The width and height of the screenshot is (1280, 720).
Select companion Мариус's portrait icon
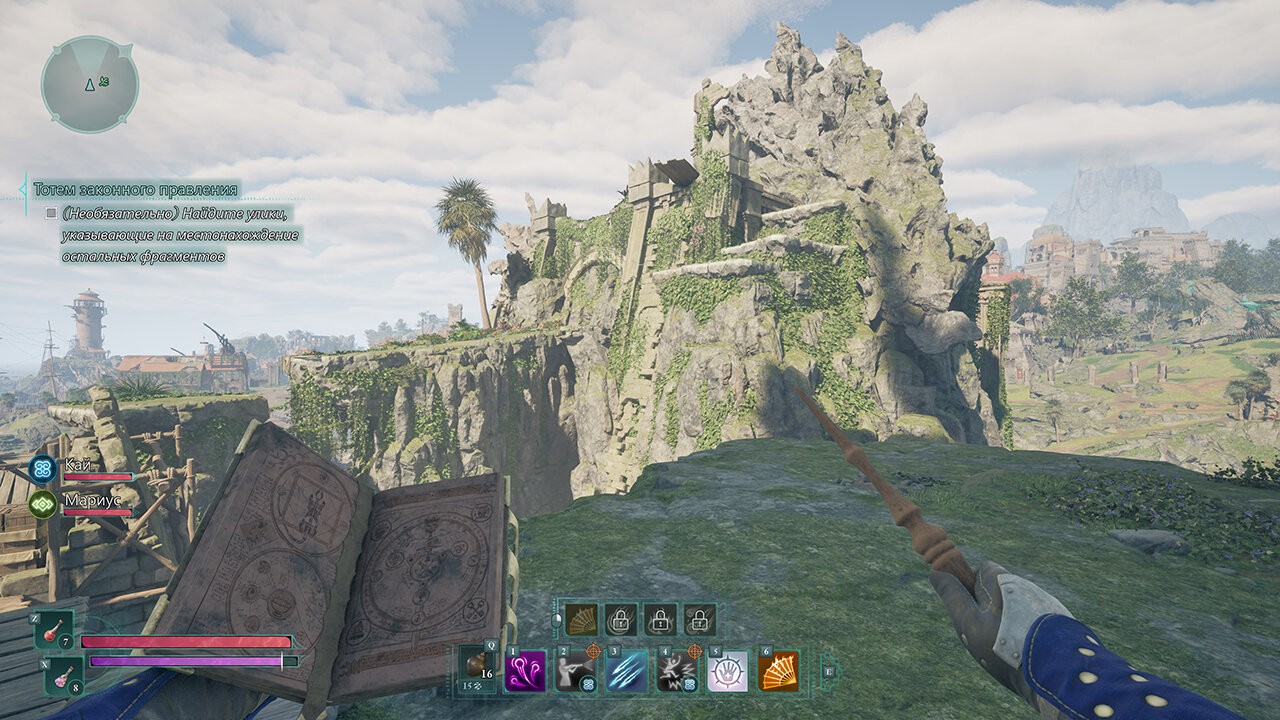tap(42, 503)
